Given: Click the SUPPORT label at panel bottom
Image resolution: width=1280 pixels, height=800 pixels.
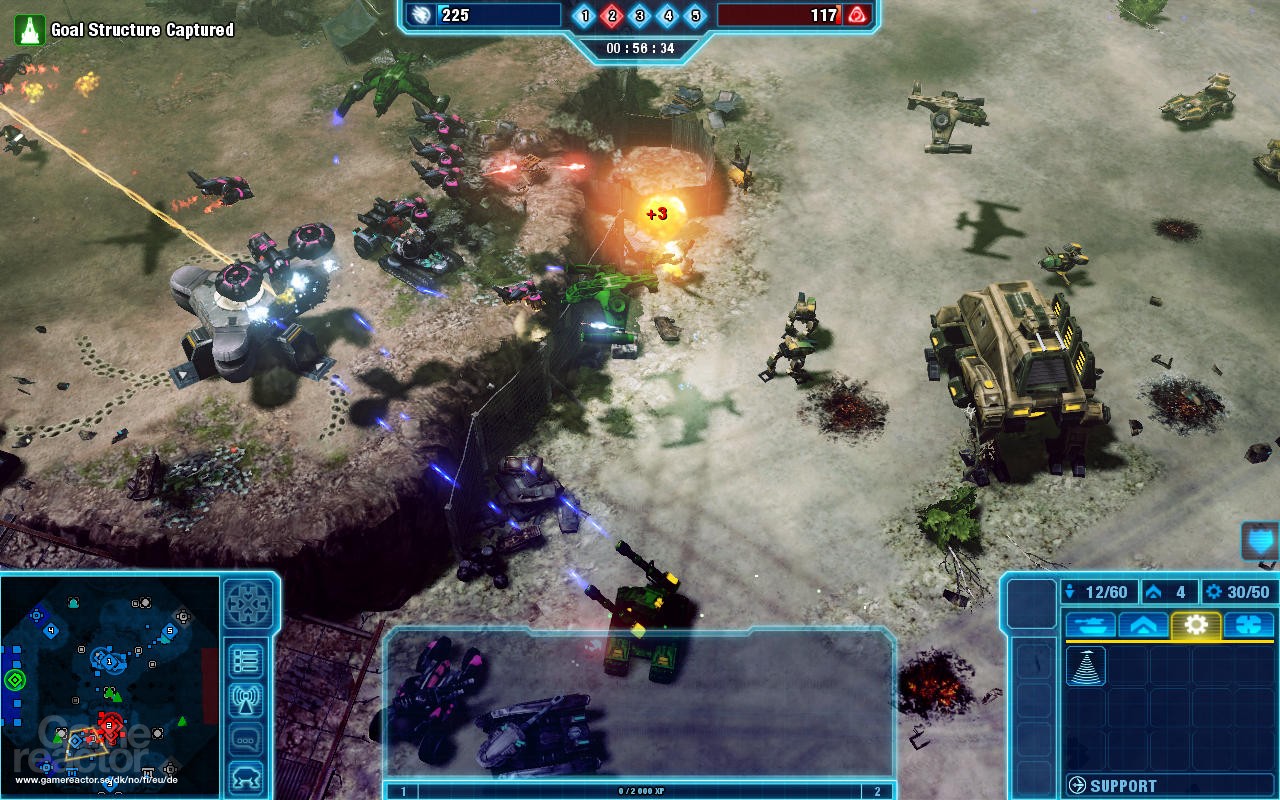Looking at the screenshot, I should (1124, 783).
